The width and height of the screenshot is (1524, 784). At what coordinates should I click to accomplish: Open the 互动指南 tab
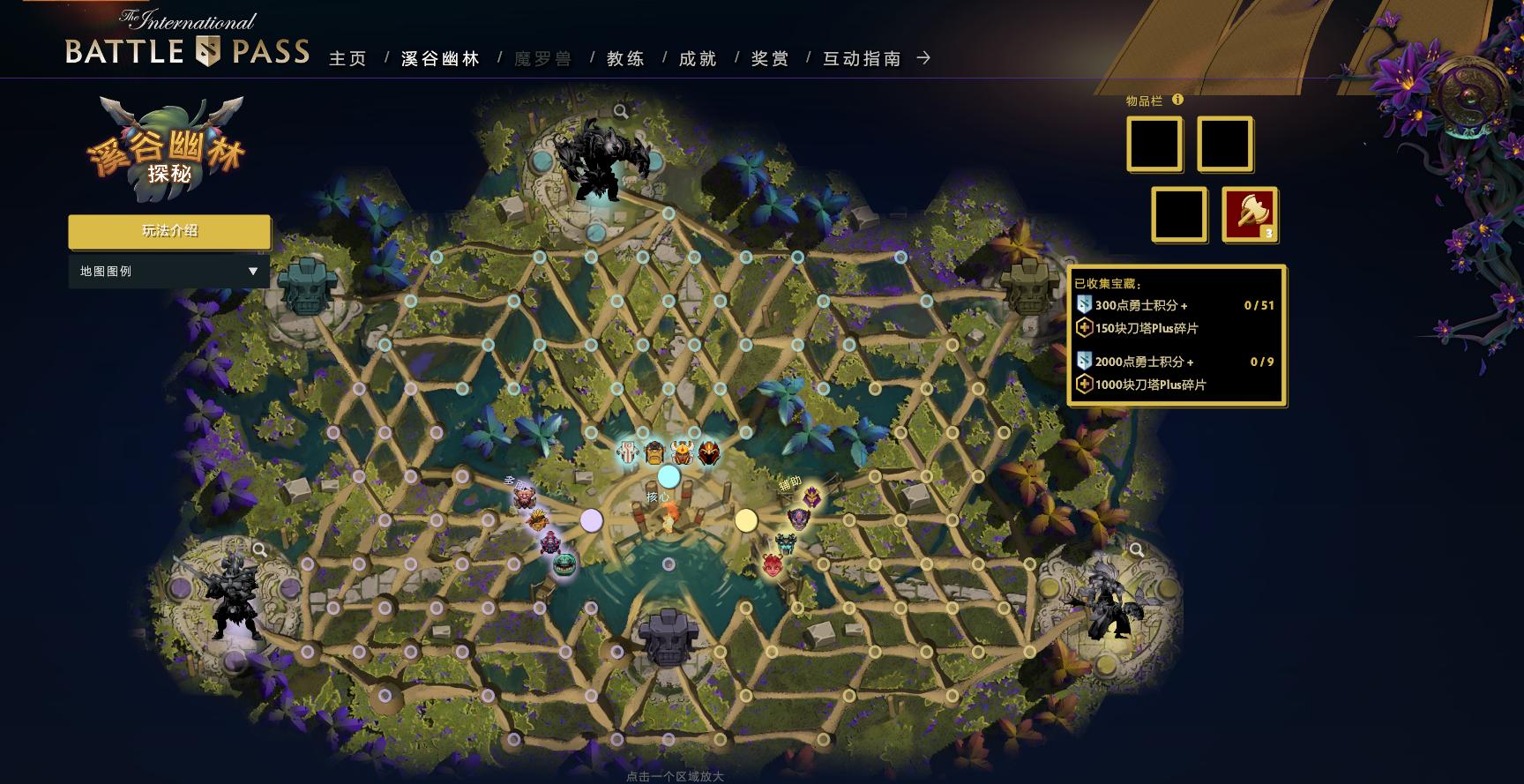pos(862,59)
